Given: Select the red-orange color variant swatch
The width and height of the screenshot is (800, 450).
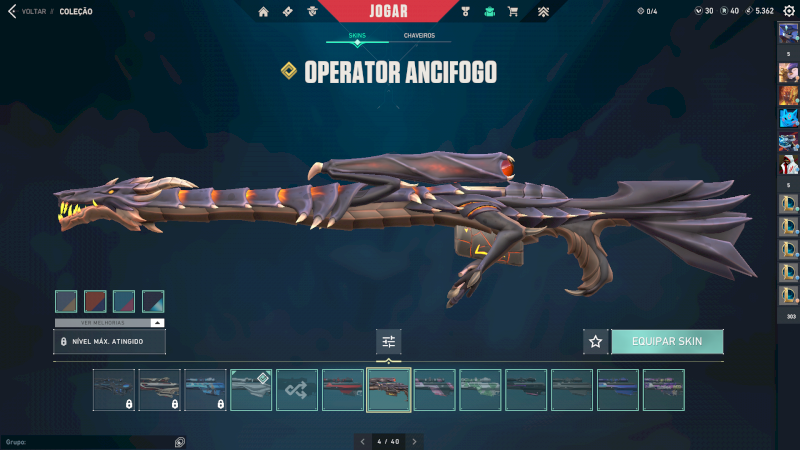Looking at the screenshot, I should tap(95, 301).
